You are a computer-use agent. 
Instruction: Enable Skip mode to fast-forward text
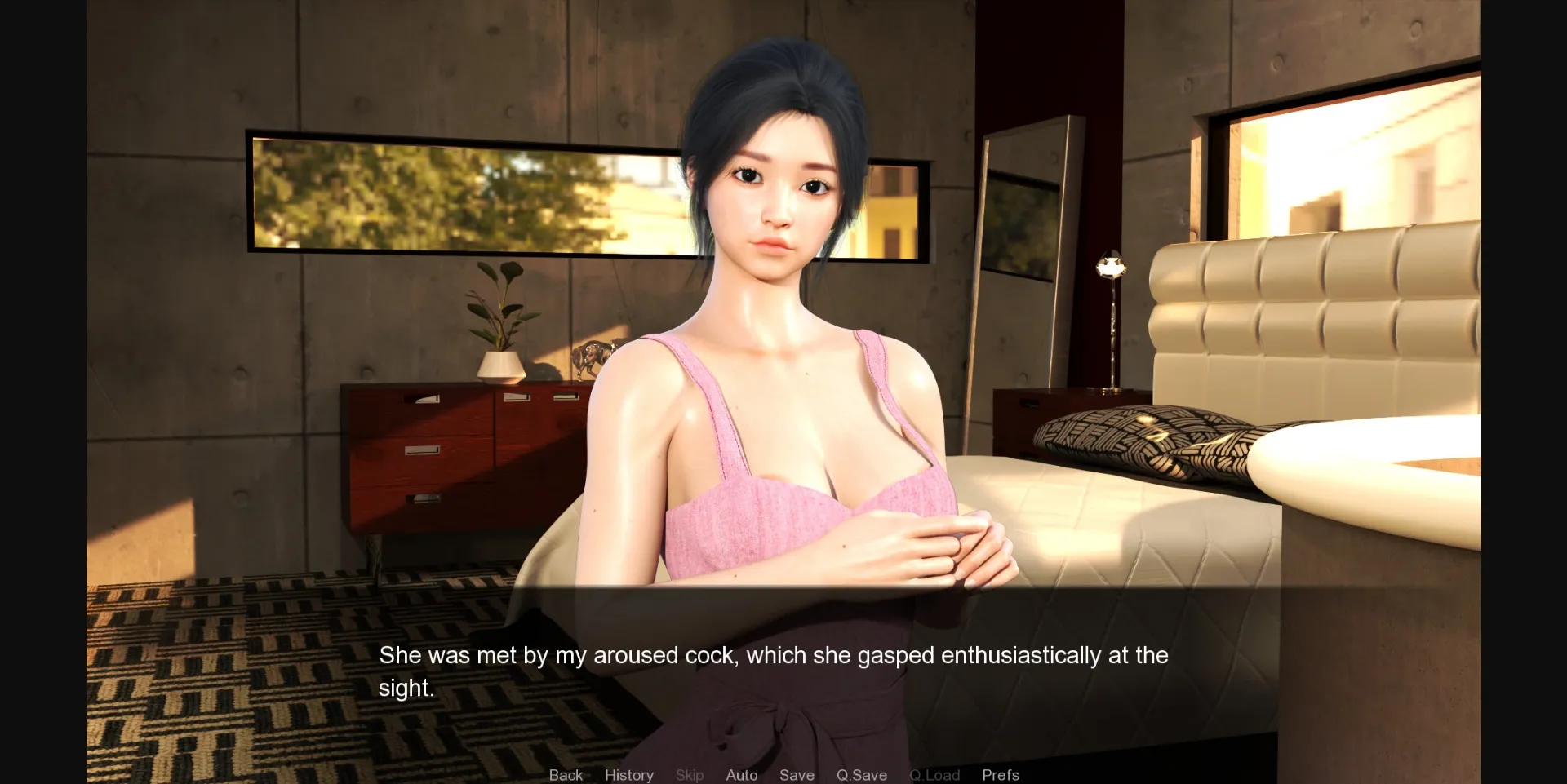click(x=690, y=775)
